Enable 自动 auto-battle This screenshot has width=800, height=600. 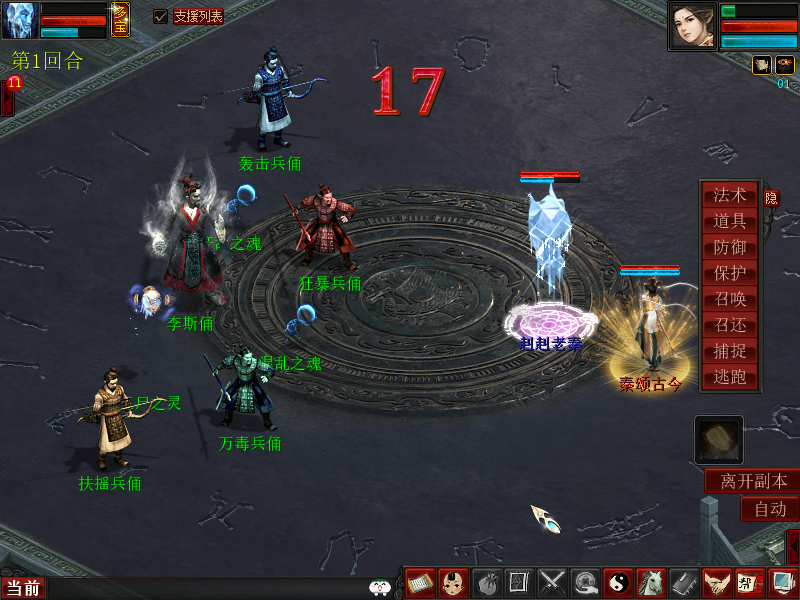(x=770, y=509)
